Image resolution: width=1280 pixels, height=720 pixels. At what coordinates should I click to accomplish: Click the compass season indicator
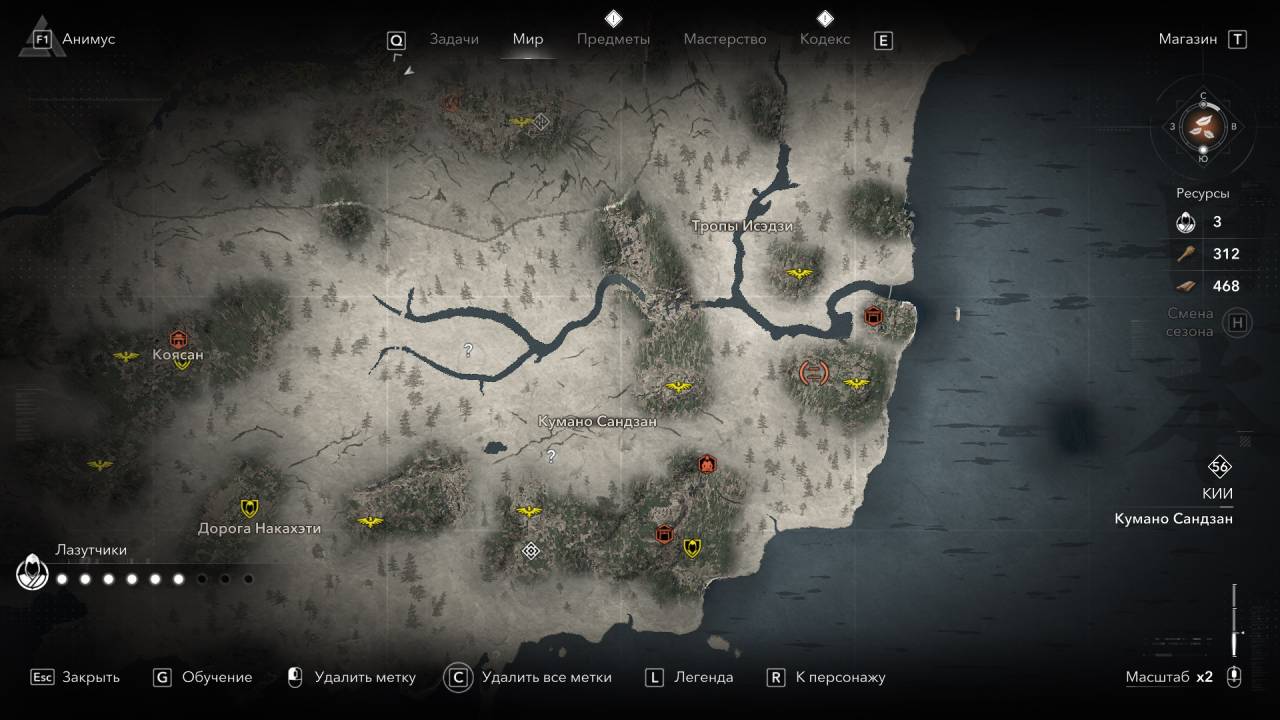1202,127
